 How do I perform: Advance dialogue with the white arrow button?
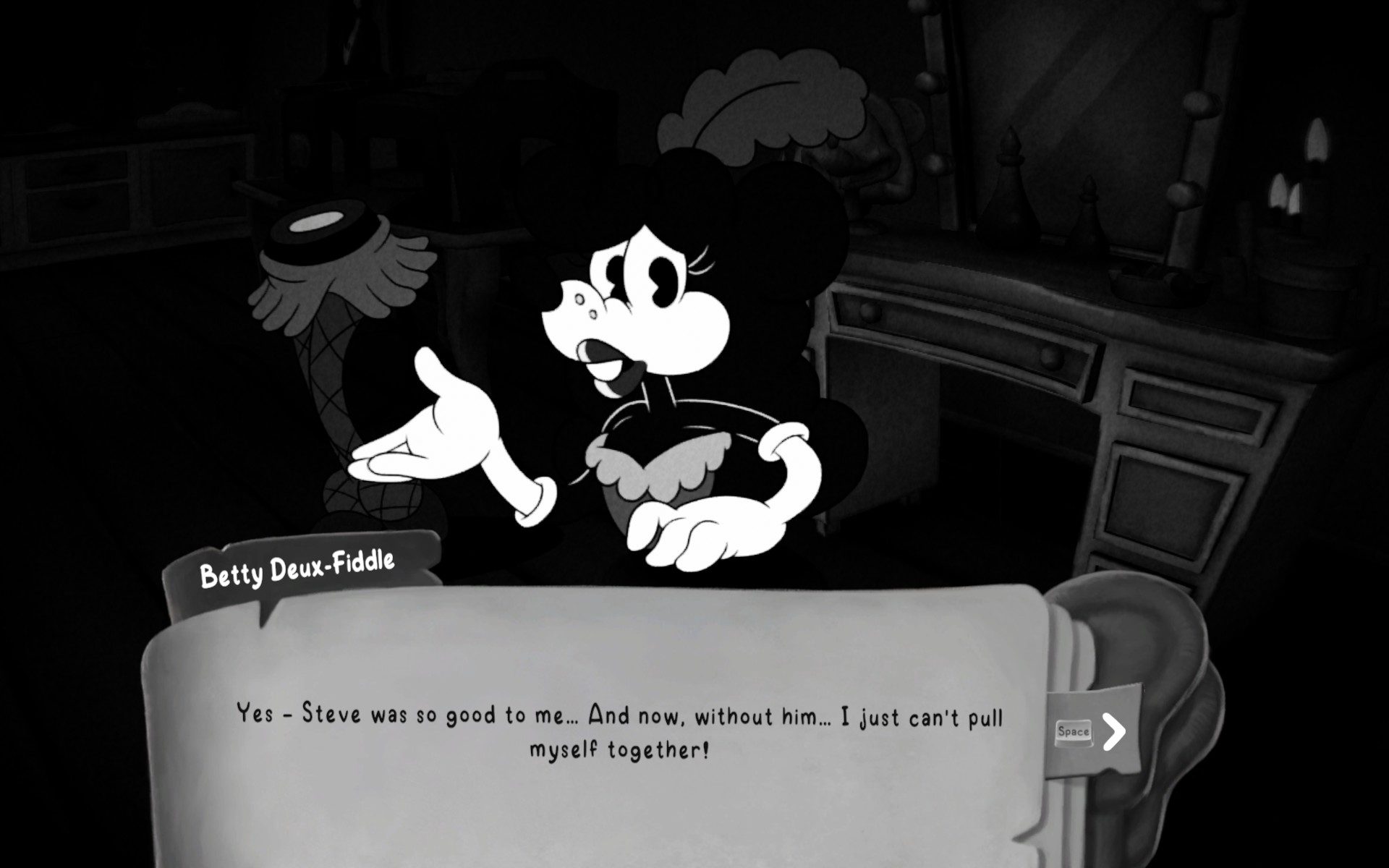[x=1114, y=731]
